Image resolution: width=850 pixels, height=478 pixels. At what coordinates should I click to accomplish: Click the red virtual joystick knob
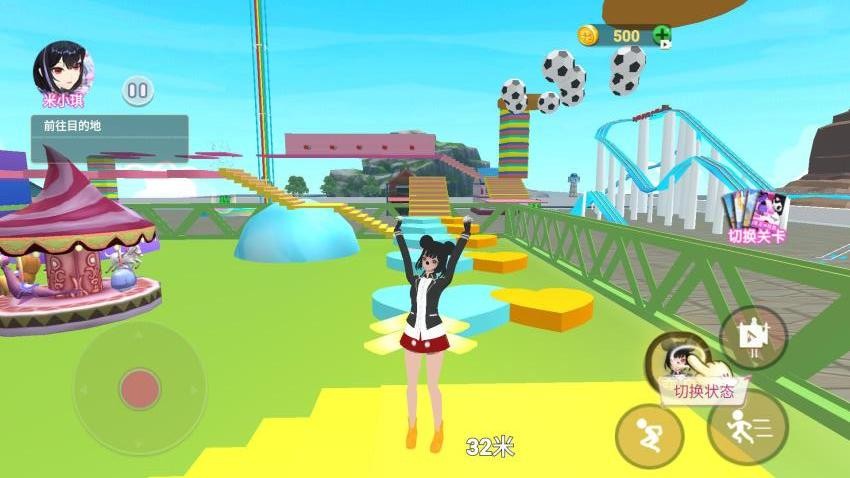click(141, 388)
